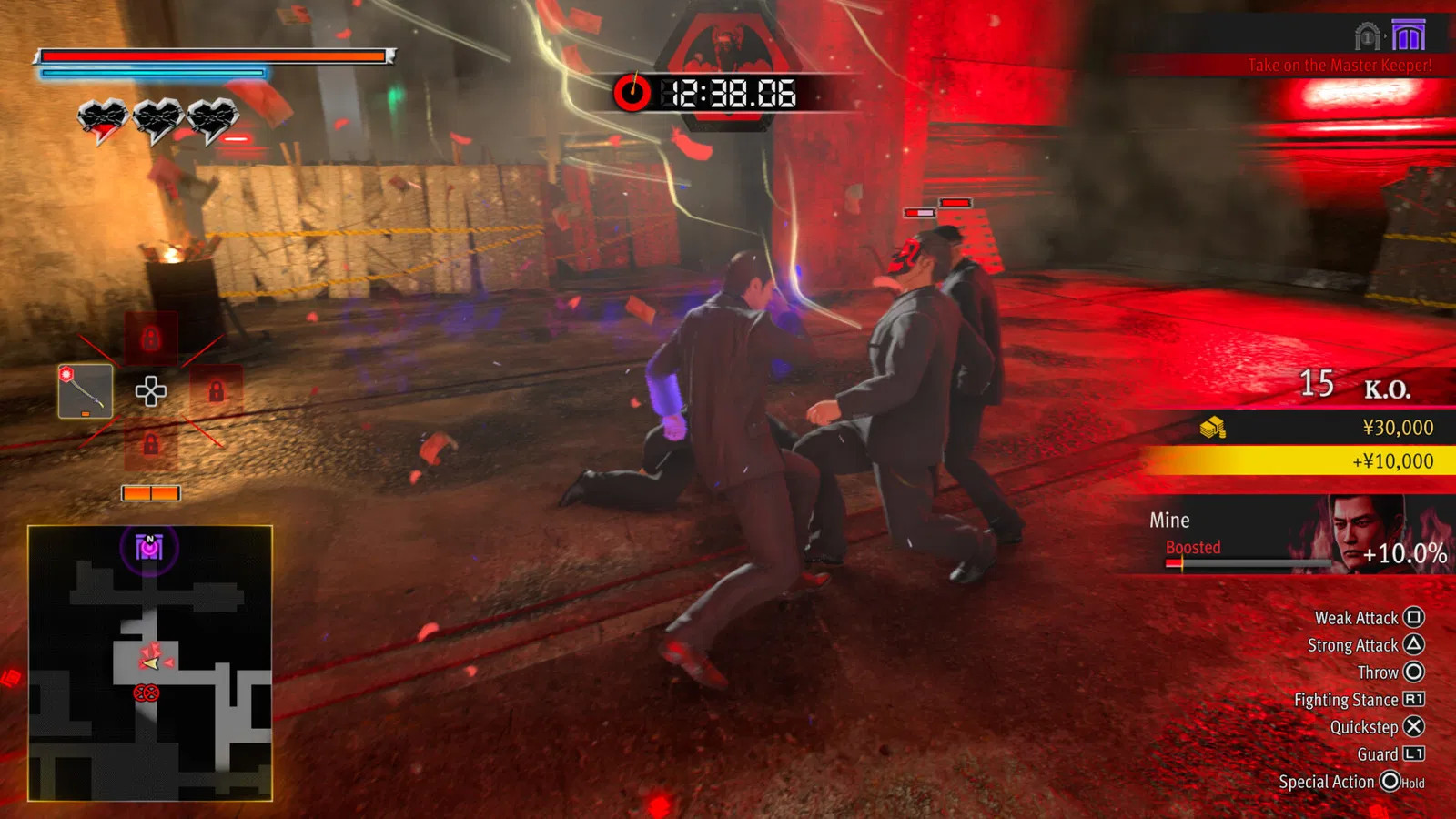Click the Take on the Master Keeper banner
The height and width of the screenshot is (819, 1456).
click(1342, 65)
